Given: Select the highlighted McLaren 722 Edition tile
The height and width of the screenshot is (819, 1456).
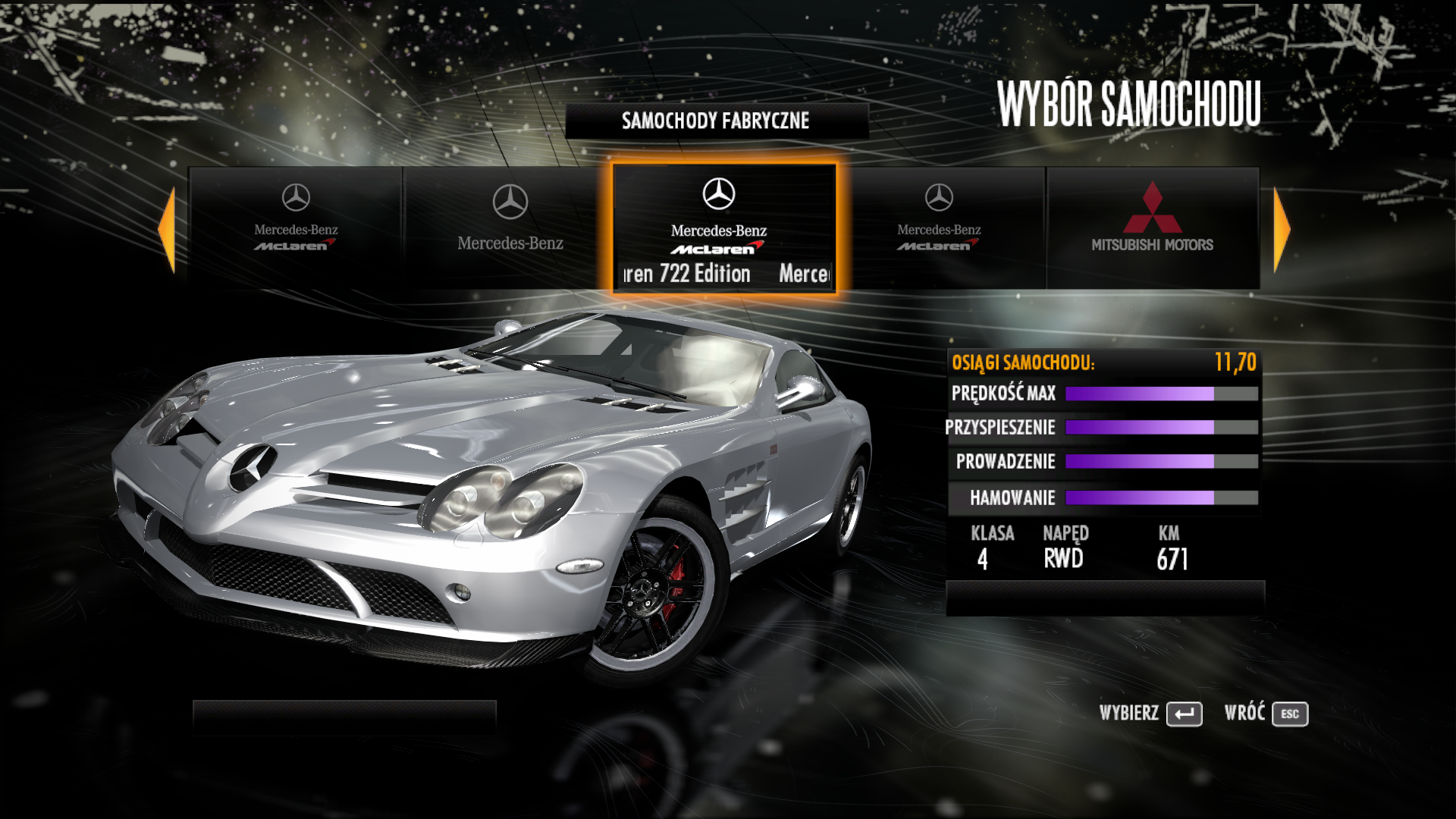Looking at the screenshot, I should (723, 227).
